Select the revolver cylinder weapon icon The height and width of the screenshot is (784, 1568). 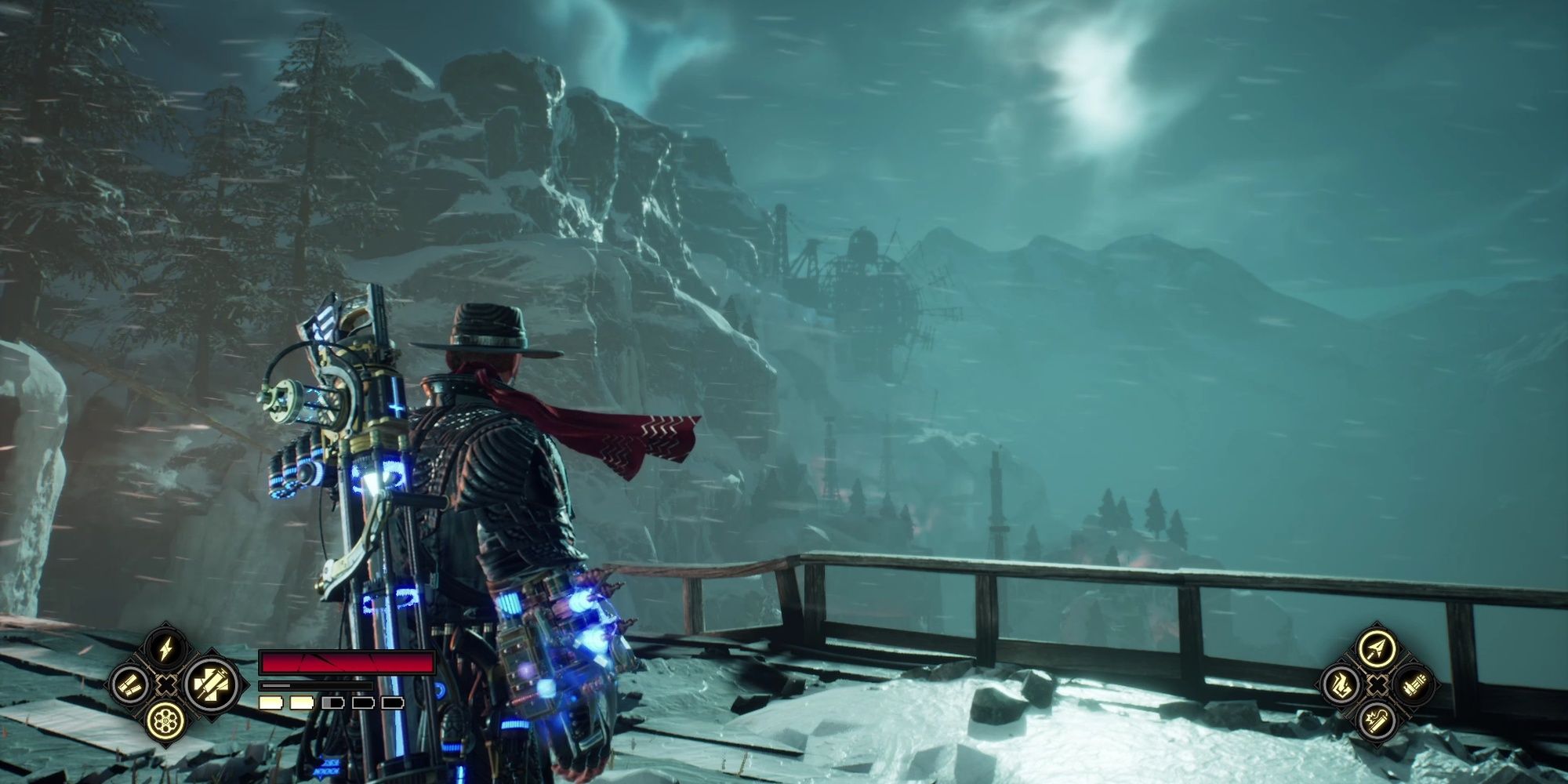[165, 722]
